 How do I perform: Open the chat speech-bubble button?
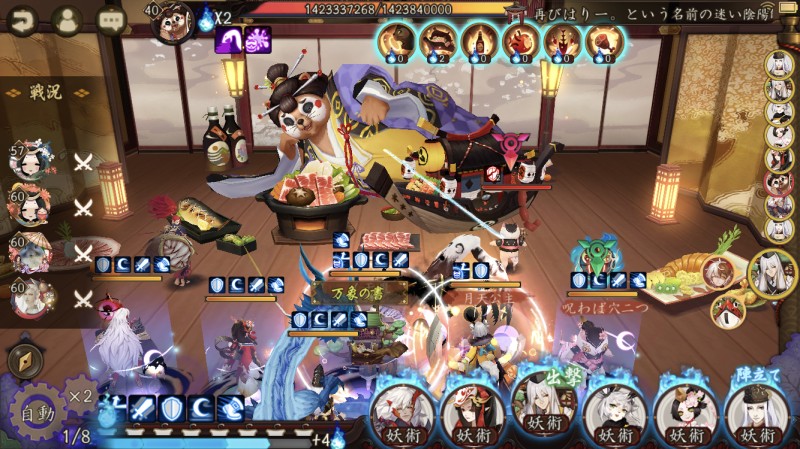[x=109, y=18]
